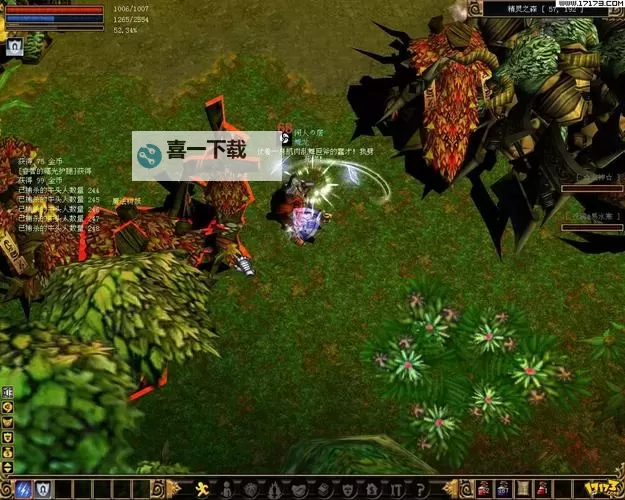Click the yellow running figure icon
The image size is (625, 500).
[x=202, y=489]
